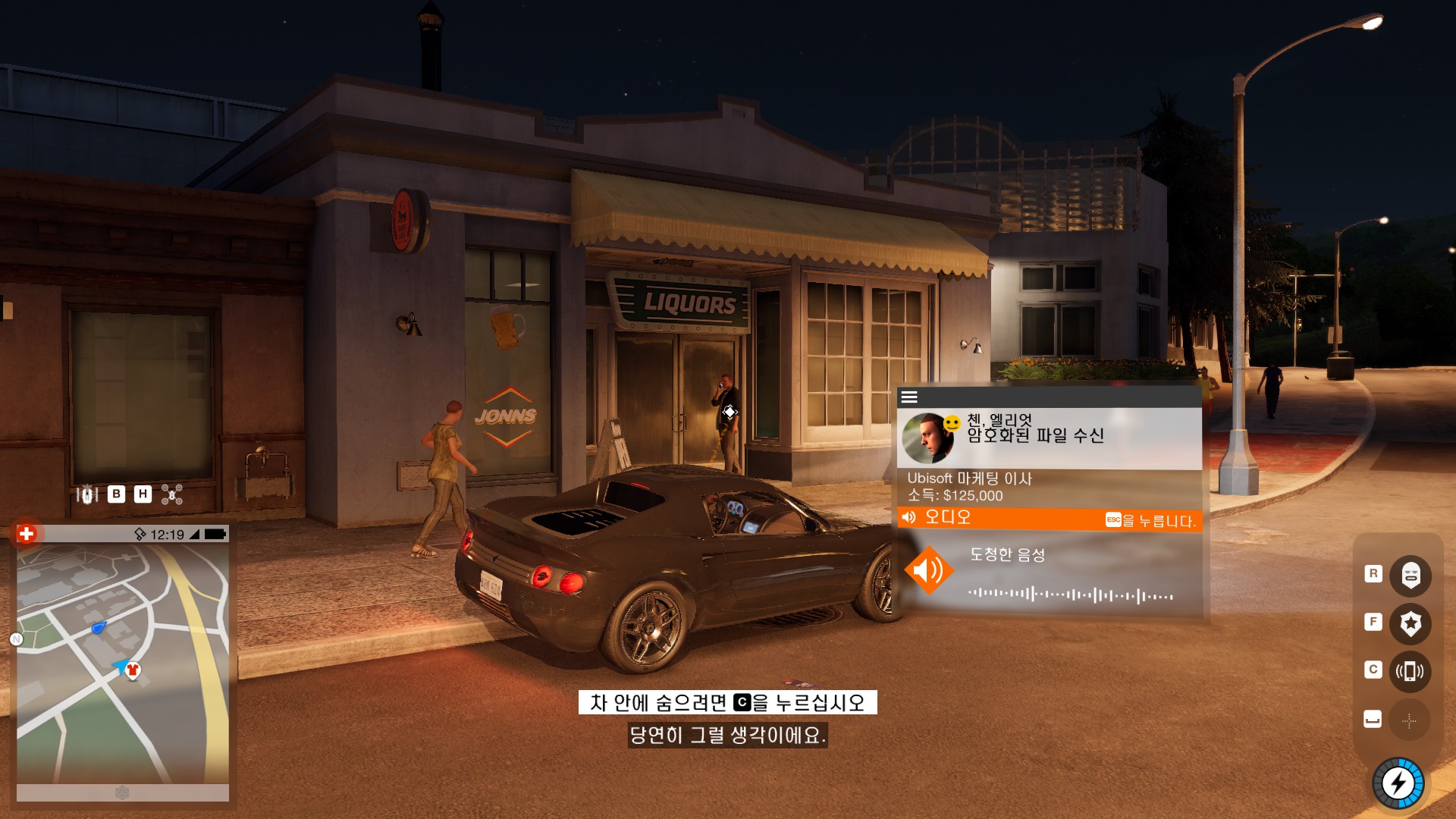This screenshot has height=819, width=1456.
Task: Click the red plus icon above minimap
Action: click(x=27, y=534)
